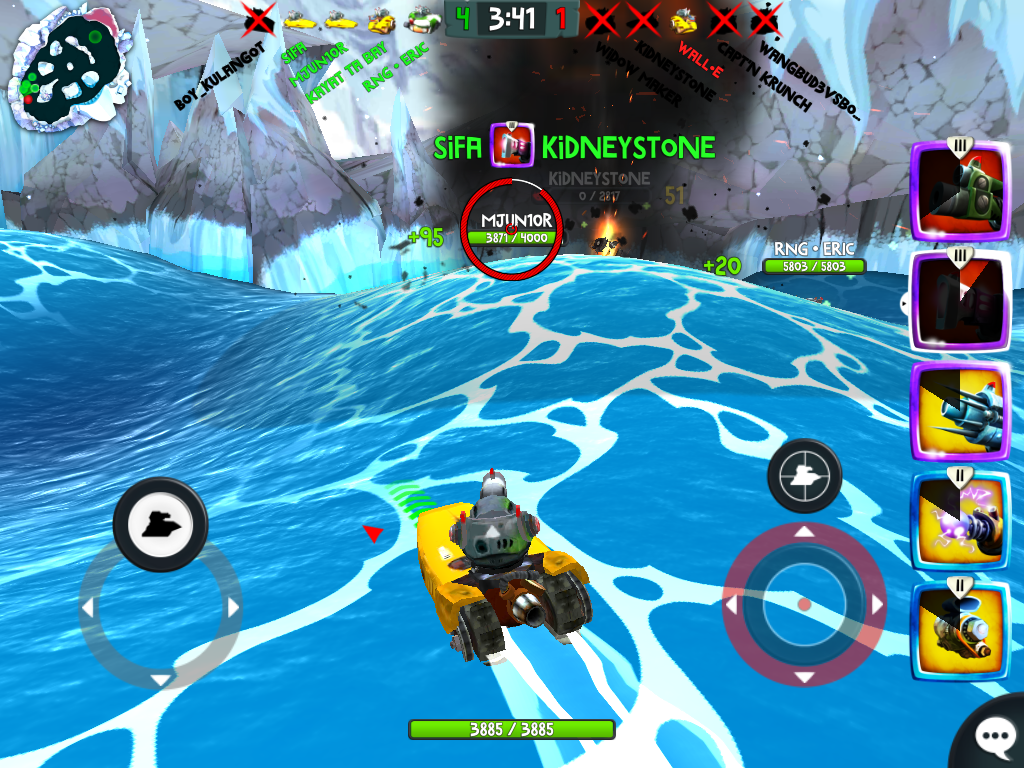Screen dimensions: 1024x768
Task: Trigger the purple lightning gun weapon
Action: point(960,521)
